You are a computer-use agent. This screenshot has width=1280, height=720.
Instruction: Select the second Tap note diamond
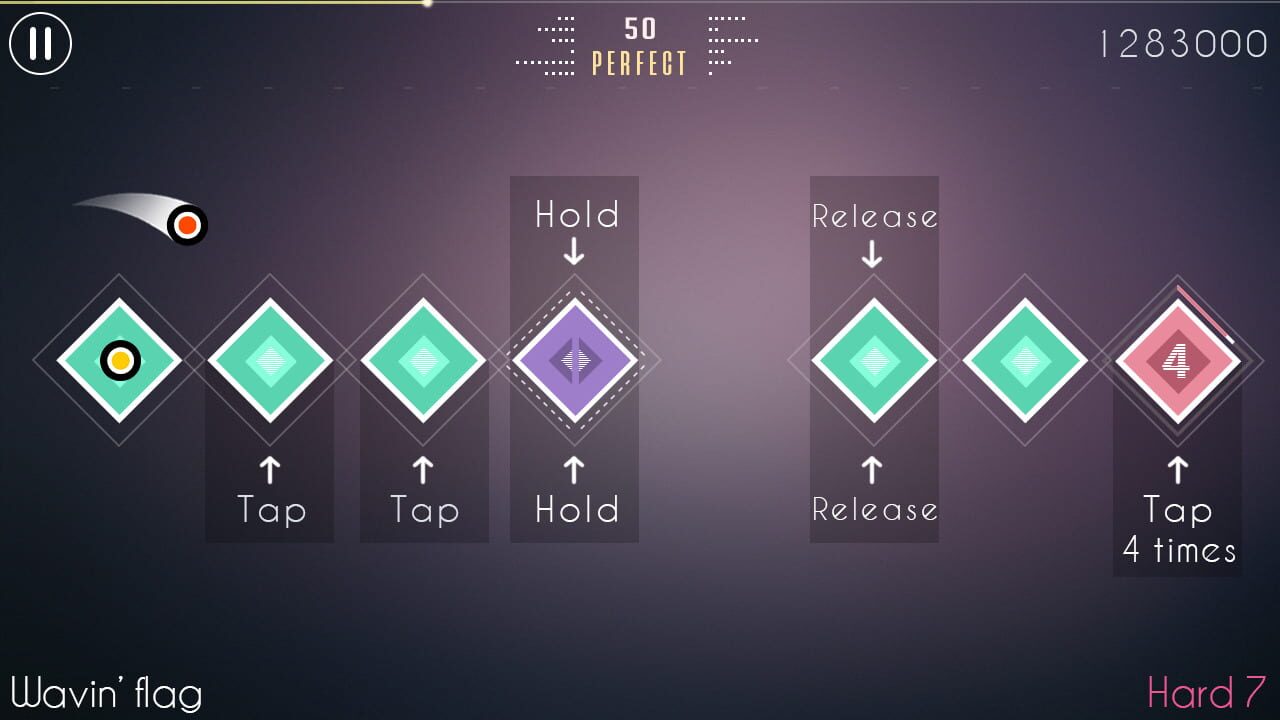[423, 360]
